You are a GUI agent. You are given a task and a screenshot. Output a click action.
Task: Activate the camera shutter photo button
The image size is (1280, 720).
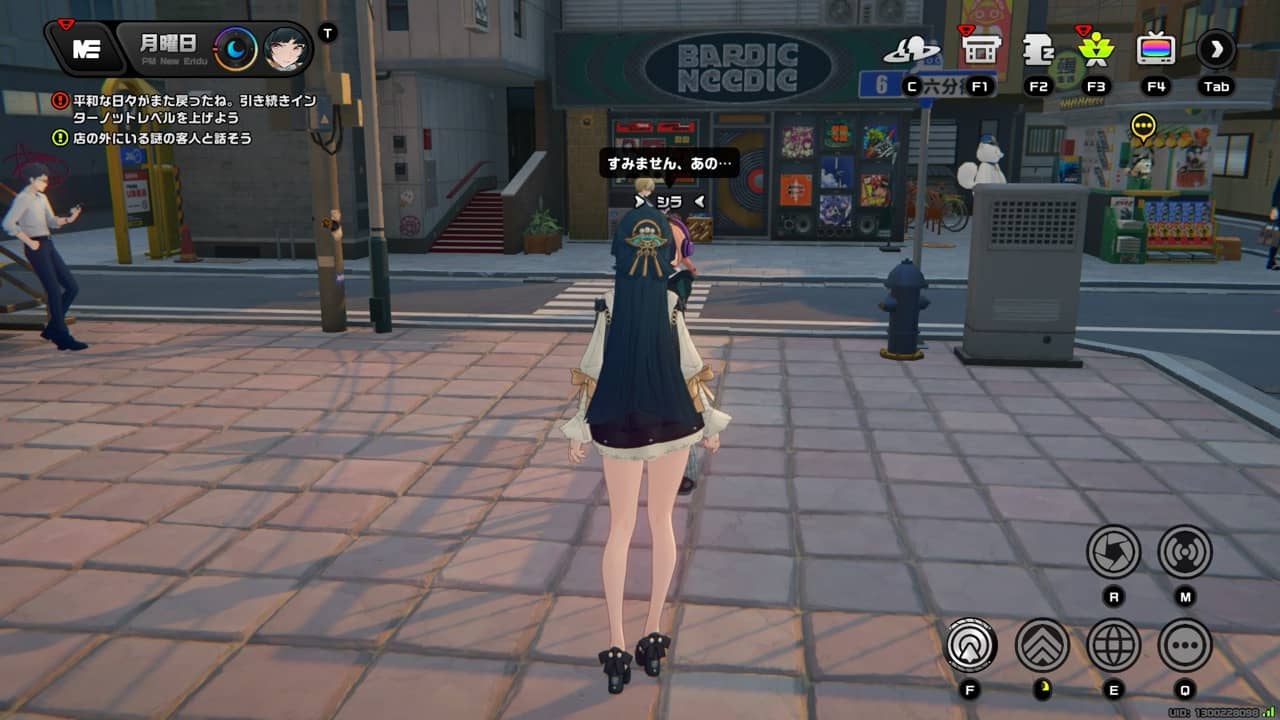1113,551
